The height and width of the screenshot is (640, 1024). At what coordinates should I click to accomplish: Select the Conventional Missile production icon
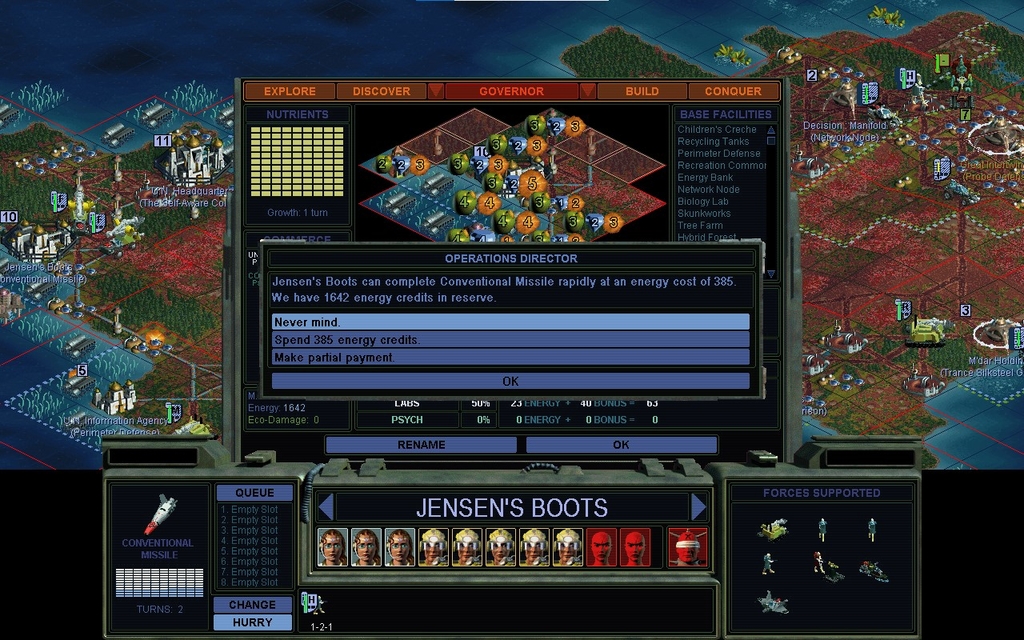point(160,515)
